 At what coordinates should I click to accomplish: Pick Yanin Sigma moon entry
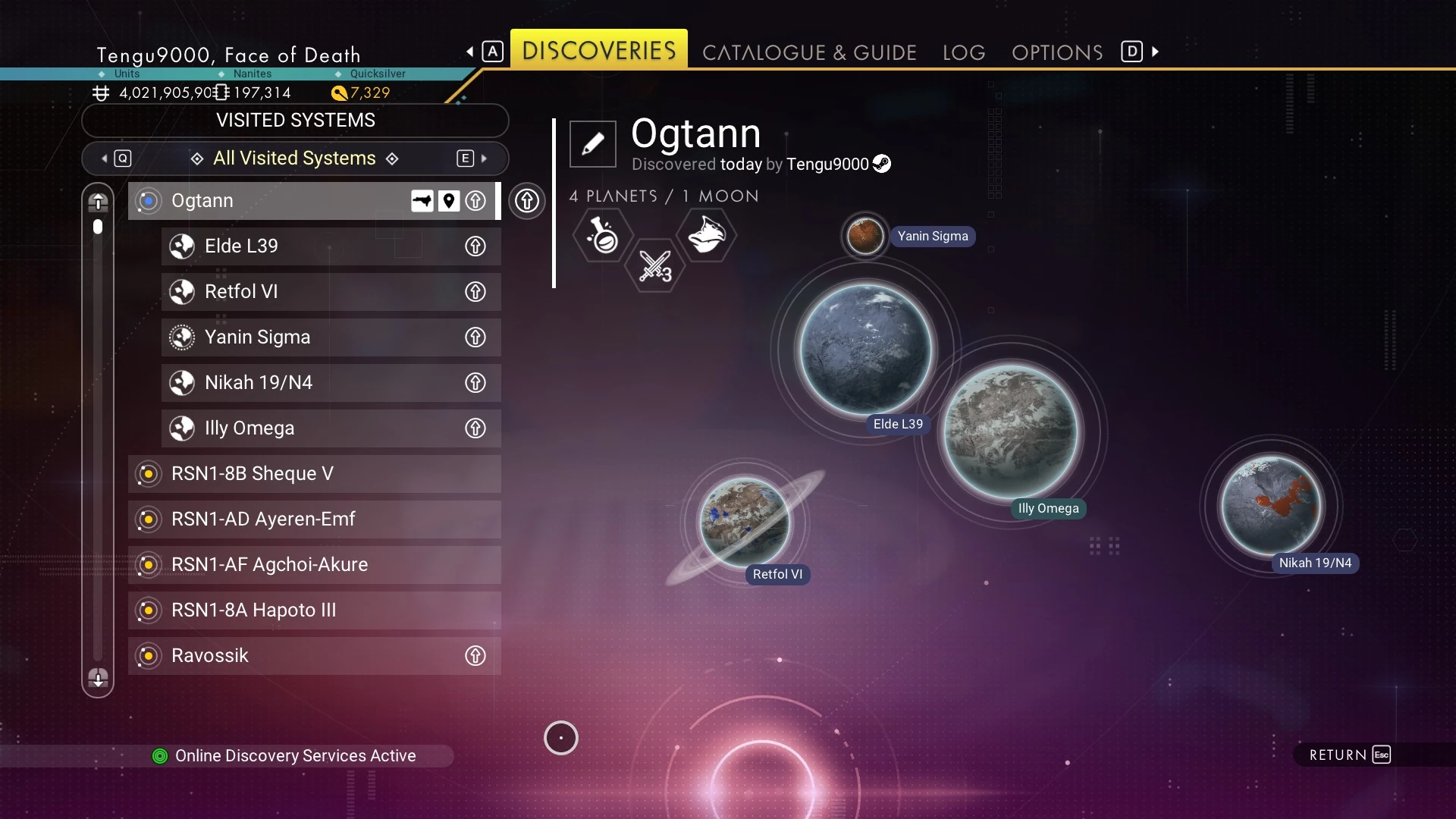[318, 337]
